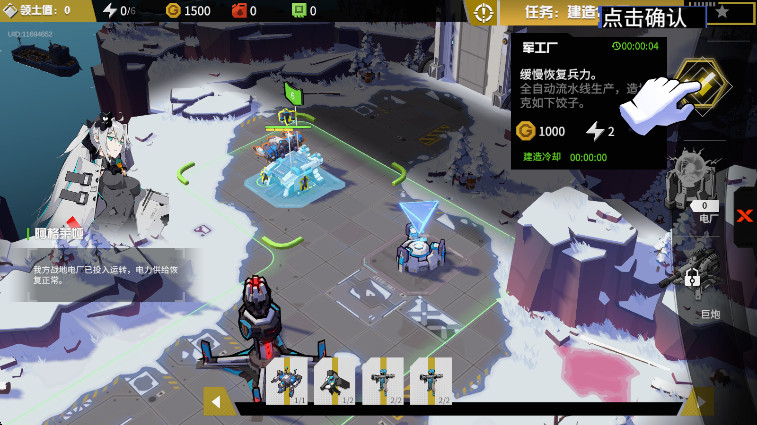
Task: Page the unit bar right with arrow
Action: [x=699, y=401]
